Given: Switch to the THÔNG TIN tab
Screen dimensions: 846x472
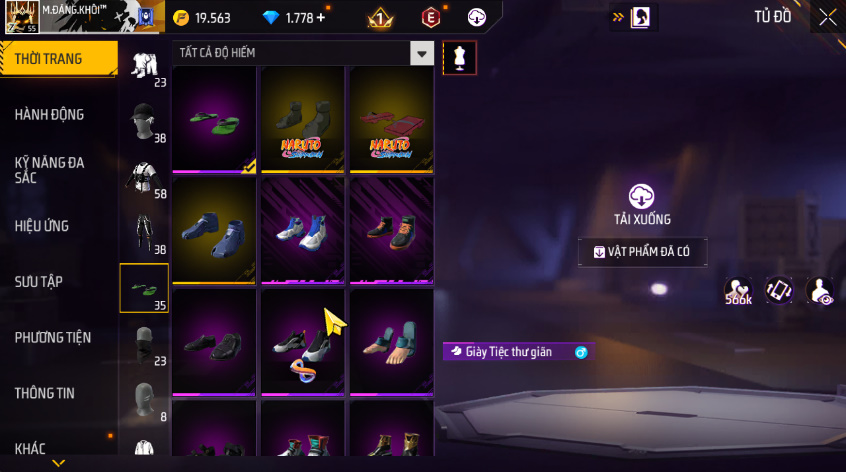Looking at the screenshot, I should (x=45, y=393).
